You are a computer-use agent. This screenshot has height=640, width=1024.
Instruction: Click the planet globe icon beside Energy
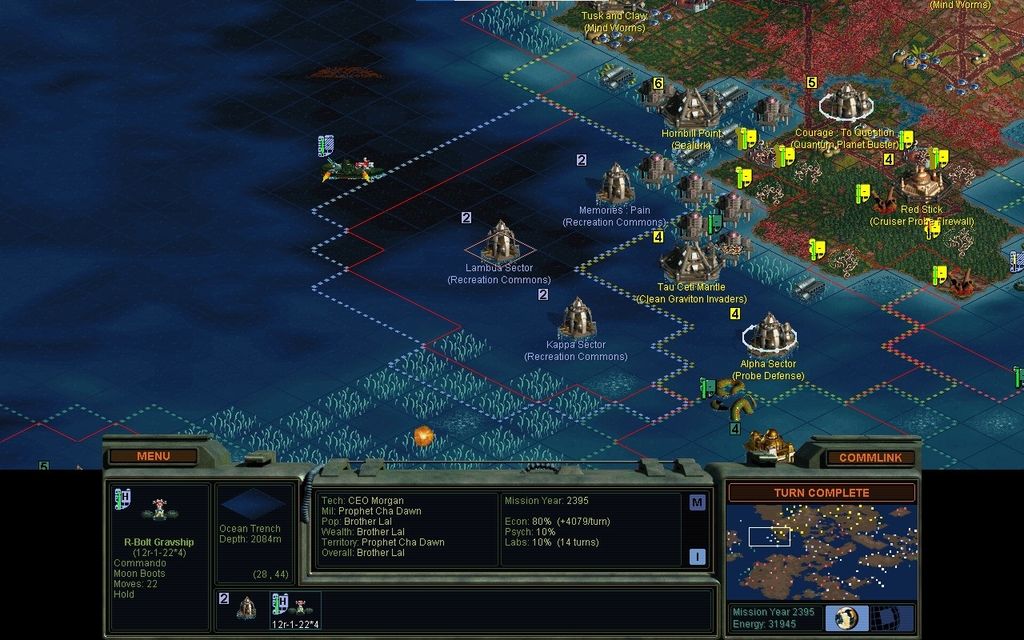coord(847,617)
